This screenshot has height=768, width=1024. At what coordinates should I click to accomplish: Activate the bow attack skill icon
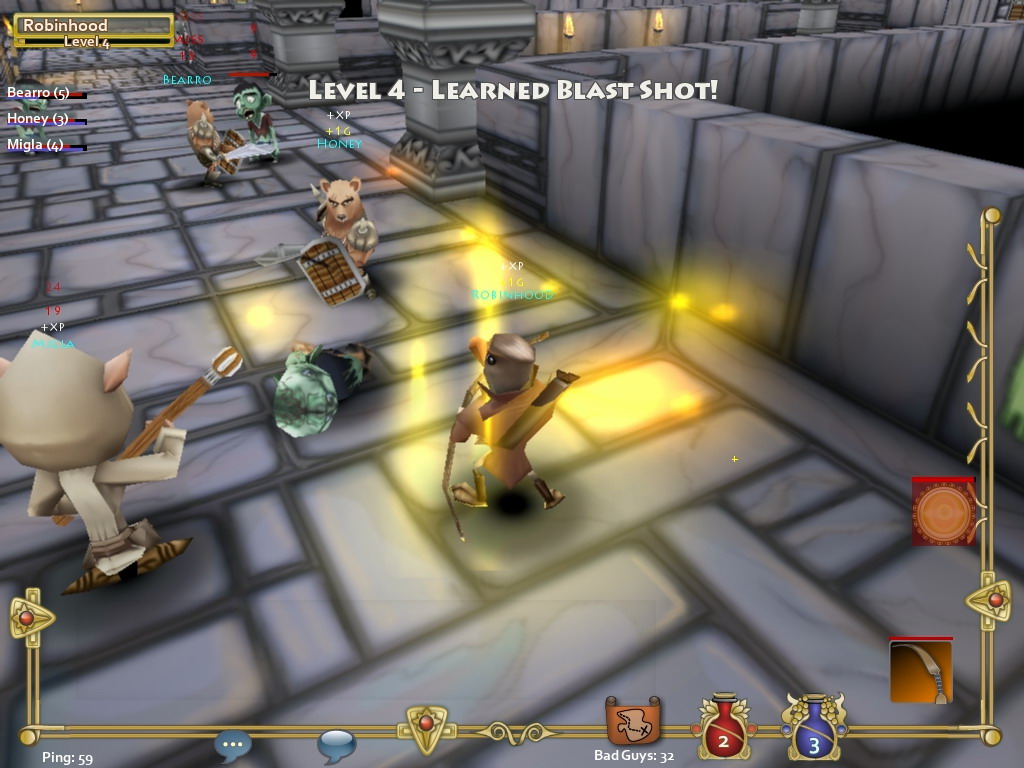[x=920, y=671]
